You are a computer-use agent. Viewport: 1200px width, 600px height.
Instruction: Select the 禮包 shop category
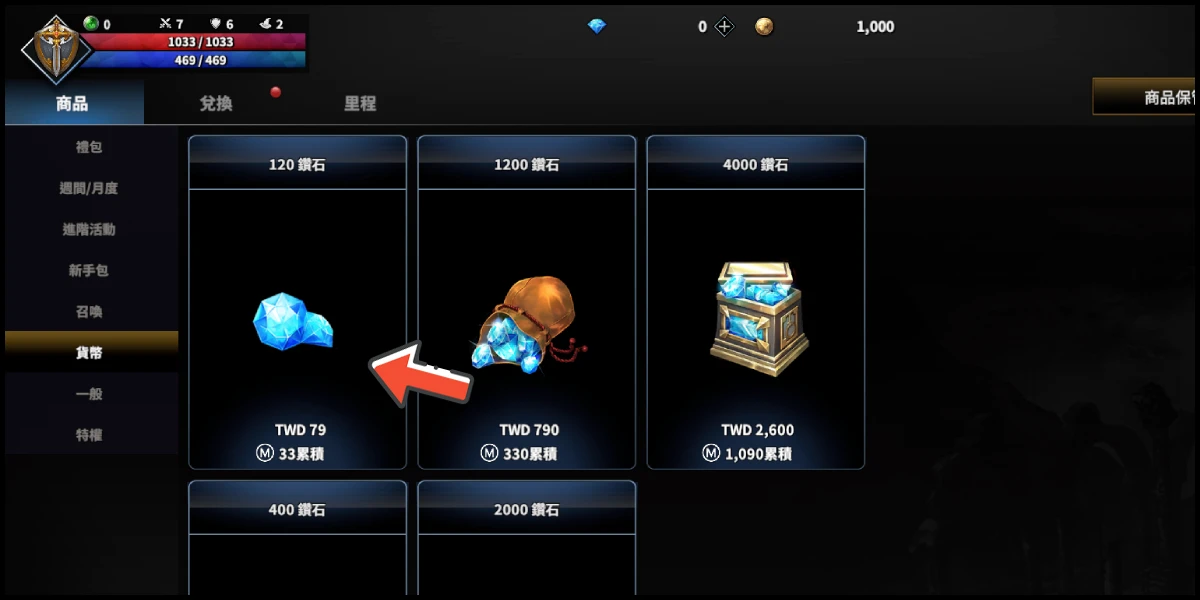click(x=90, y=147)
